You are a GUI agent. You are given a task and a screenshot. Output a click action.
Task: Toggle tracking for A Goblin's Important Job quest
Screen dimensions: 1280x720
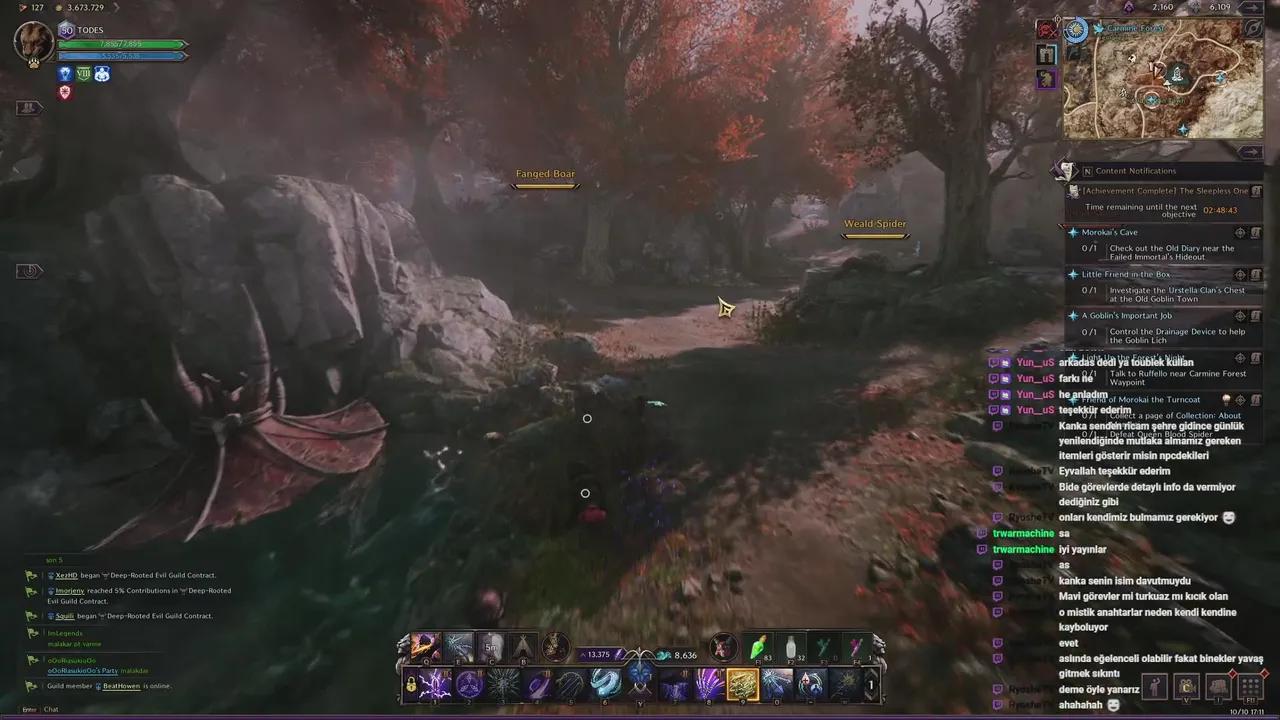coord(1239,314)
